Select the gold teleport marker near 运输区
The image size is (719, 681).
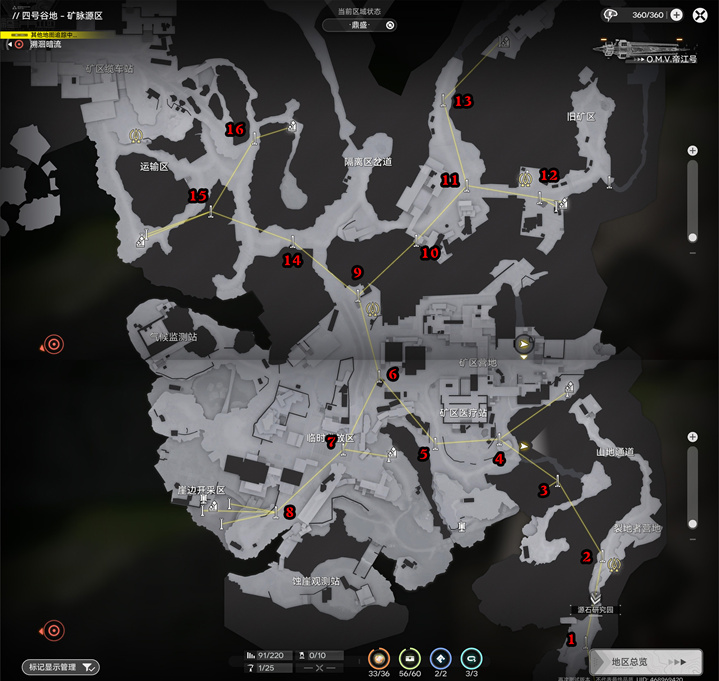click(x=135, y=135)
